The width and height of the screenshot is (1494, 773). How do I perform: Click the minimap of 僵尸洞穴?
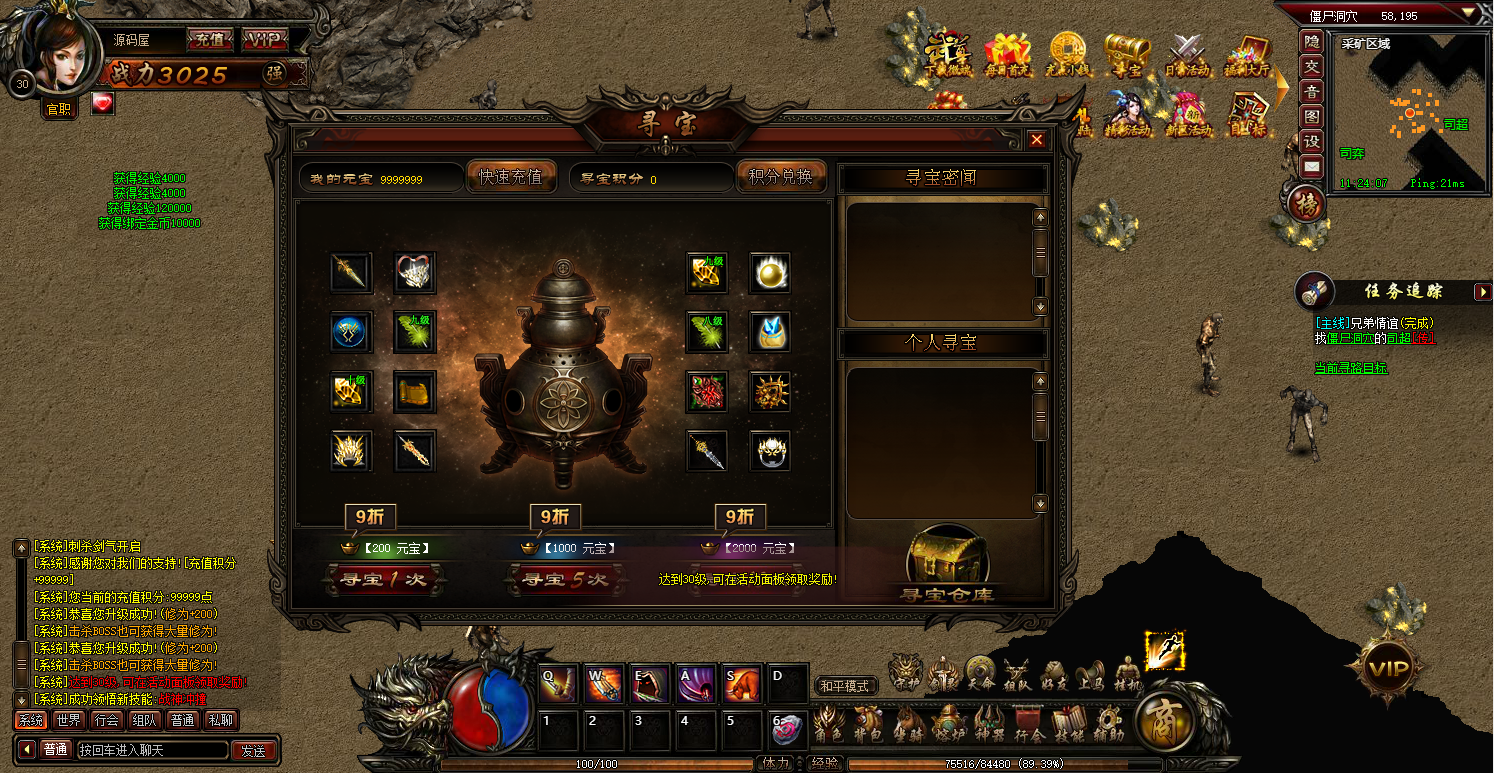(1408, 112)
